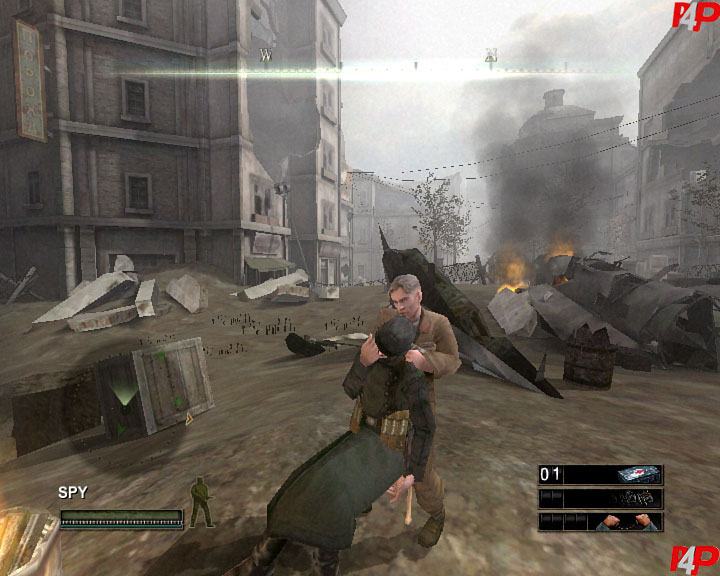Choose the bare fists weapon slot

coord(600,521)
